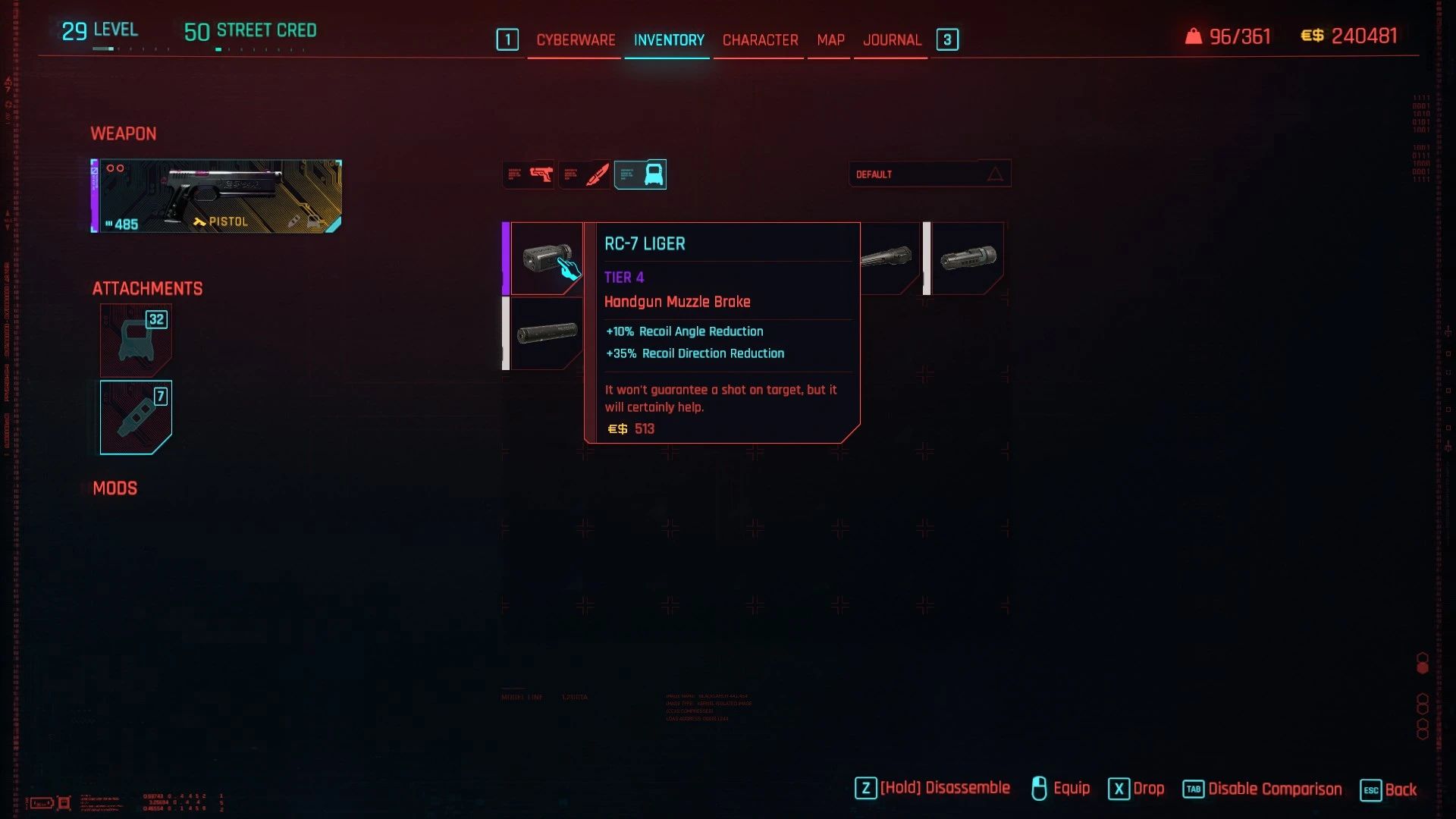Open the muzzle attachment slot showing 7

(x=136, y=416)
